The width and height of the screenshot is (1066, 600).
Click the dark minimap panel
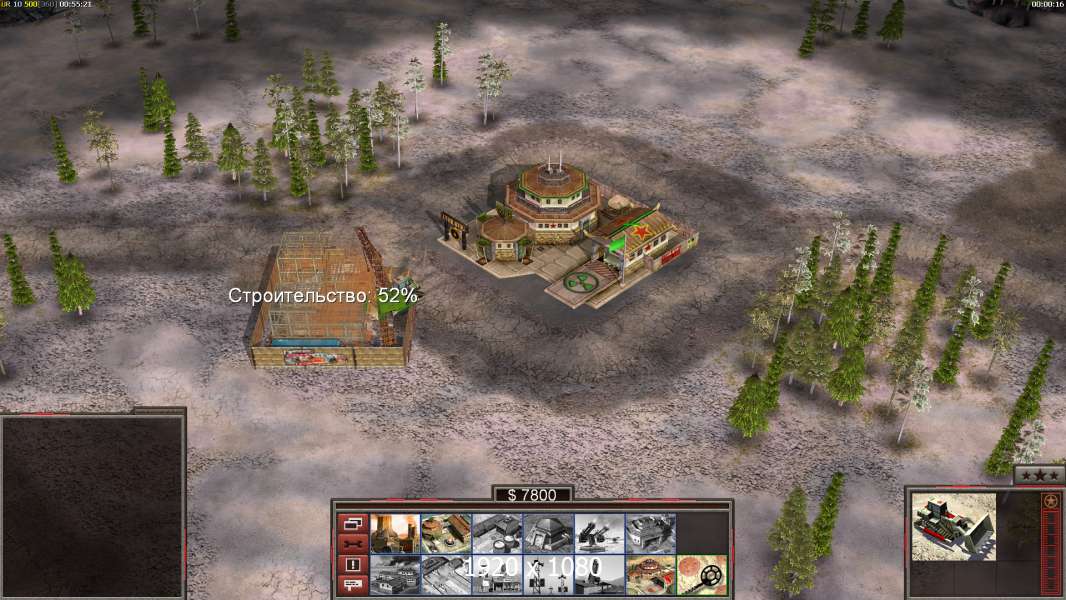click(92, 506)
